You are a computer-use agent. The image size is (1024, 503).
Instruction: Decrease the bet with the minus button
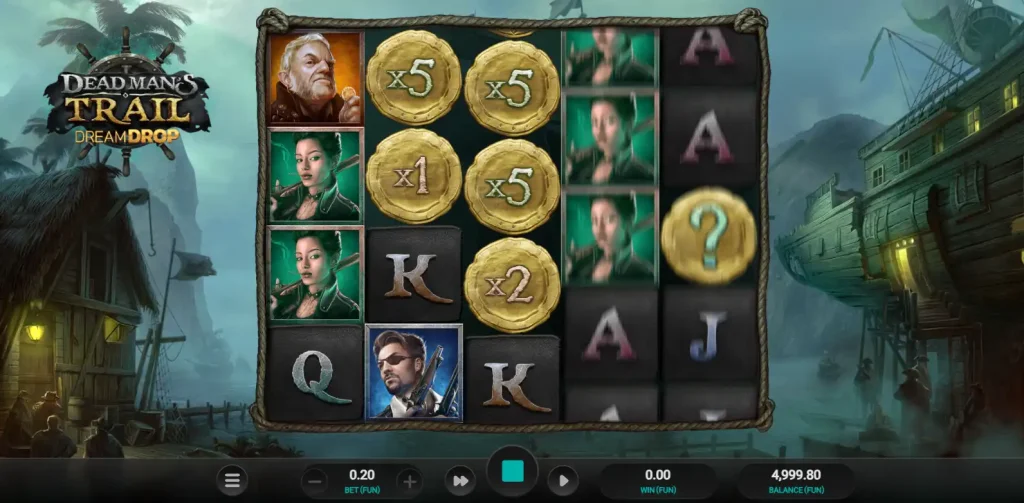click(x=314, y=481)
